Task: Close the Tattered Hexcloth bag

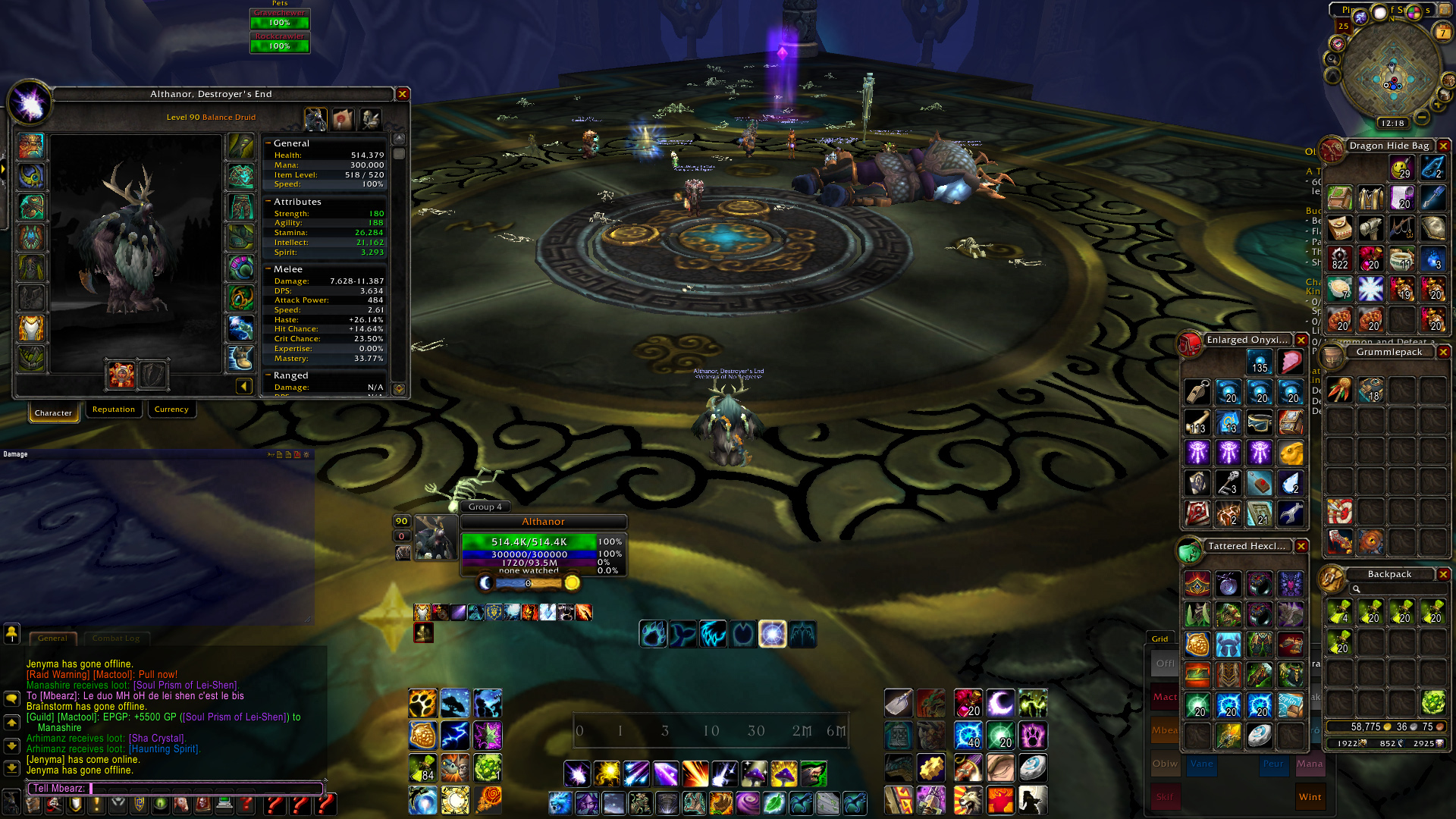Action: pos(1301,546)
